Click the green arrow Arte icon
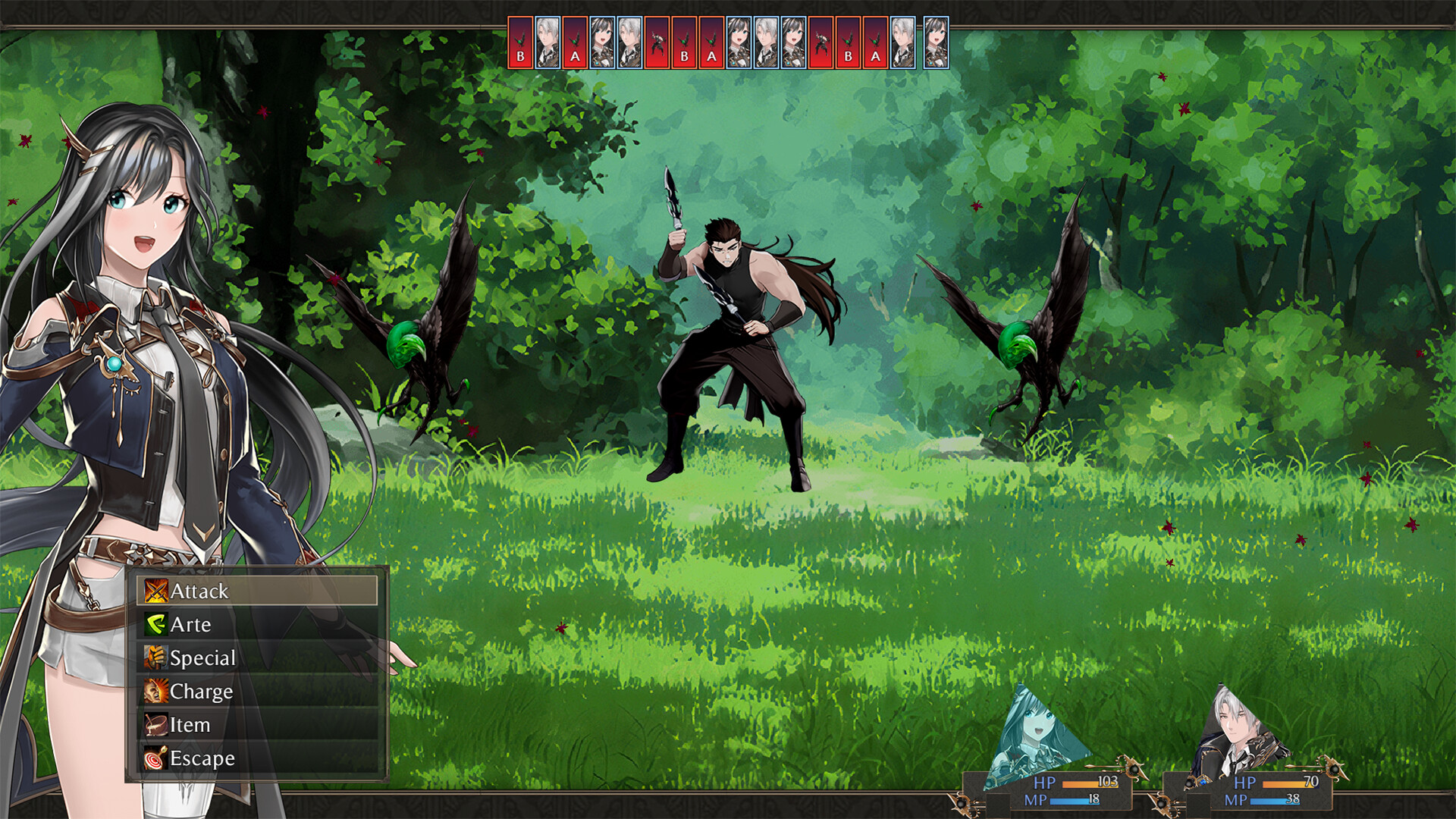1456x819 pixels. pos(155,624)
